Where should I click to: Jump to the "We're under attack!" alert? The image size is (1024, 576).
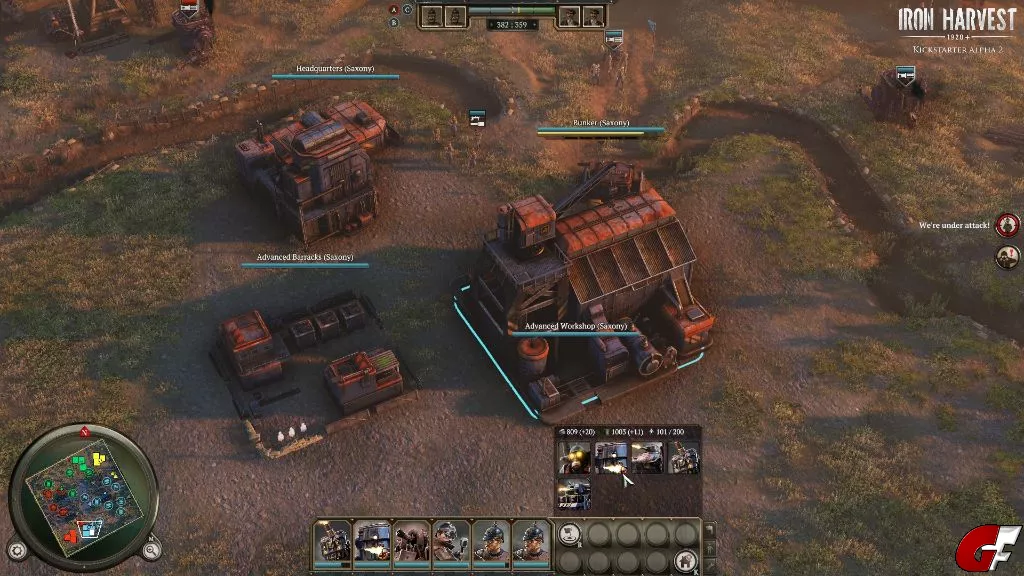click(x=1007, y=224)
